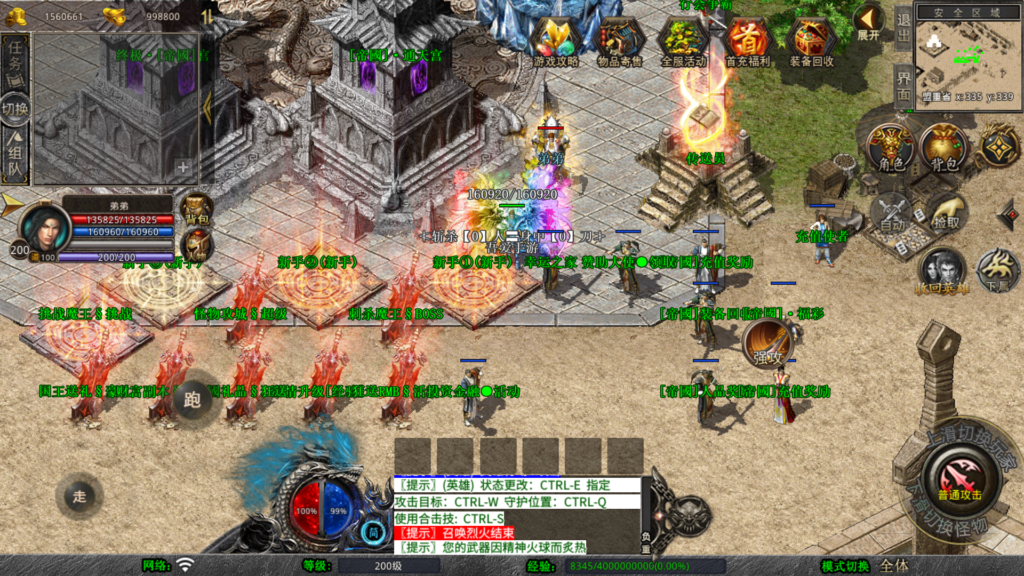
Task: Activate the 拾取 pickup button
Action: 946,212
